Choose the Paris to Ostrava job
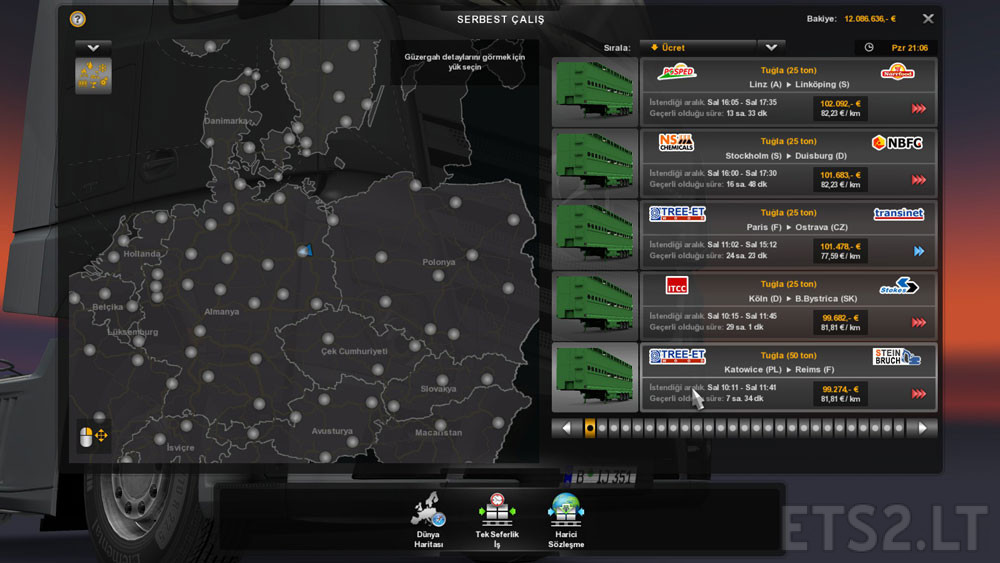Image resolution: width=1000 pixels, height=563 pixels. pyautogui.click(x=787, y=234)
